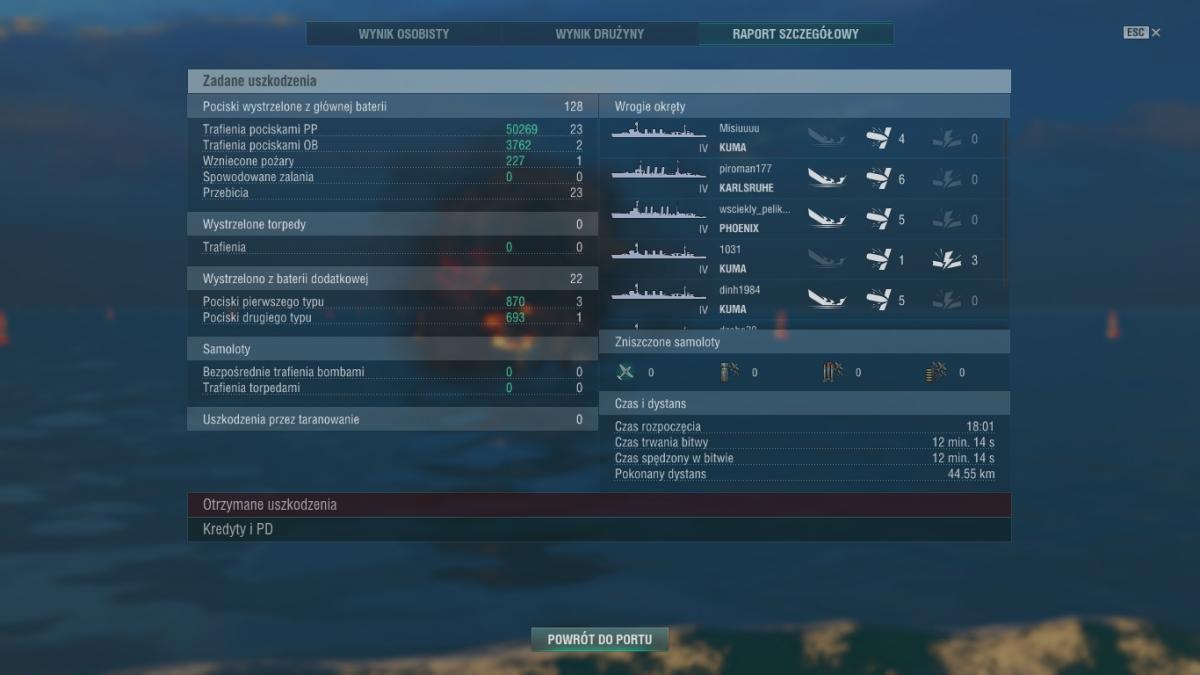Open the Wynik Drużyny tab
Screen dimensions: 1200x675
600,34
